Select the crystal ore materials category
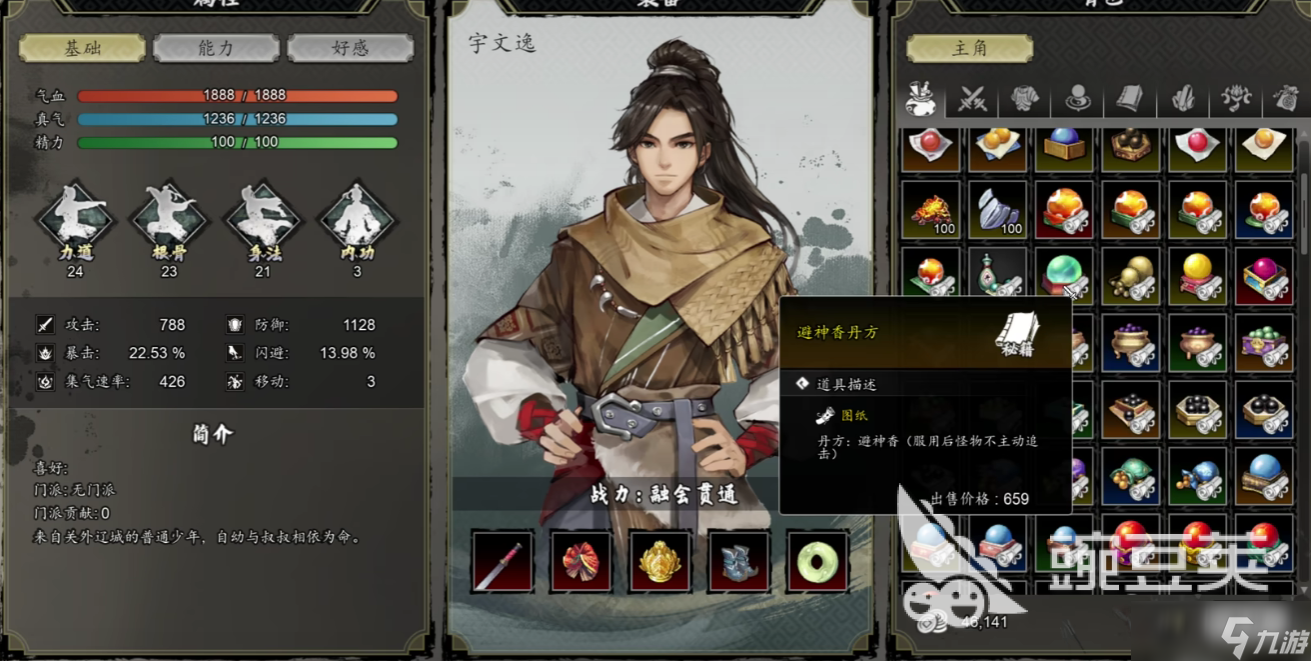Image resolution: width=1311 pixels, height=661 pixels. [1183, 98]
